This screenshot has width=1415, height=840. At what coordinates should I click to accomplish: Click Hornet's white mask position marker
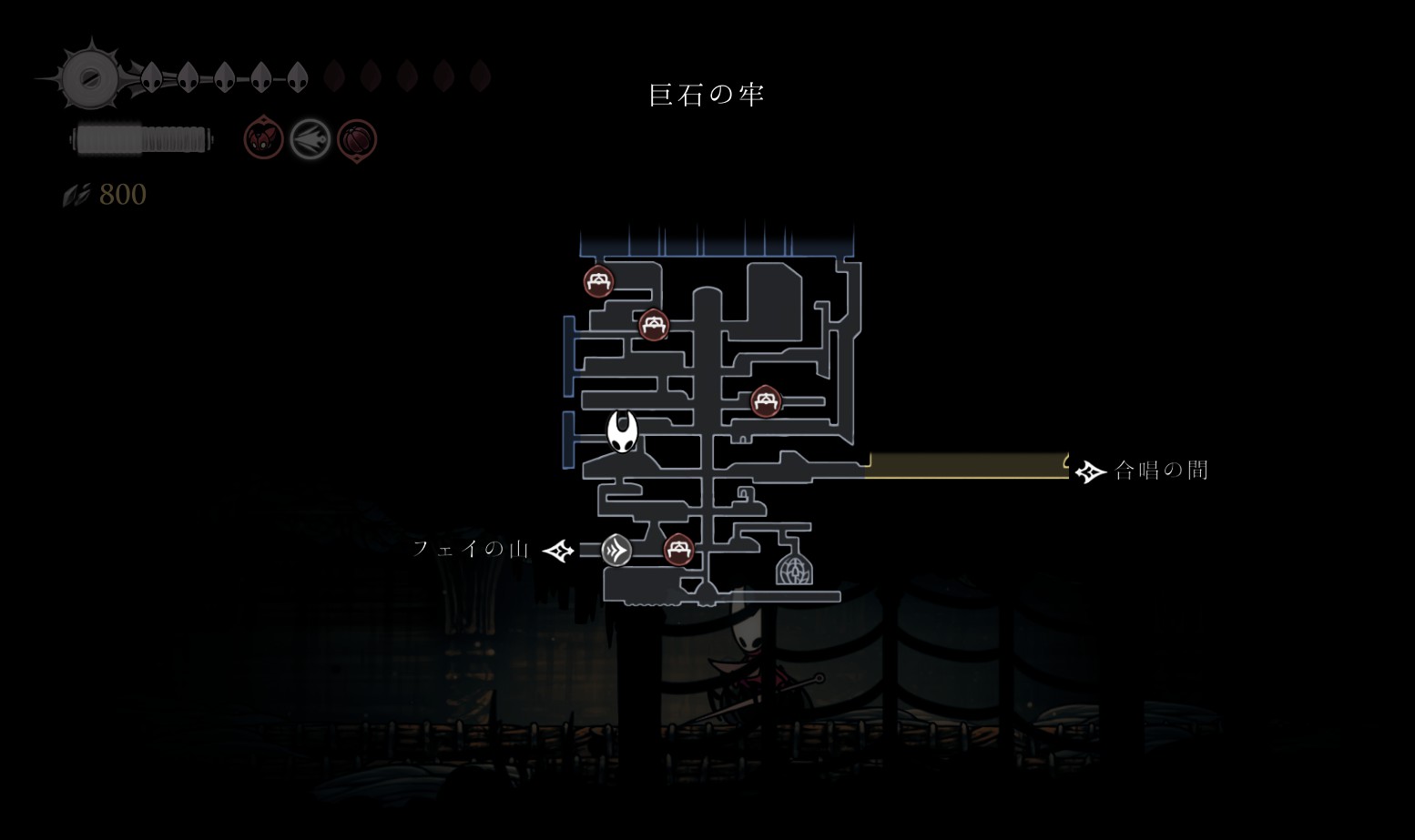point(623,430)
